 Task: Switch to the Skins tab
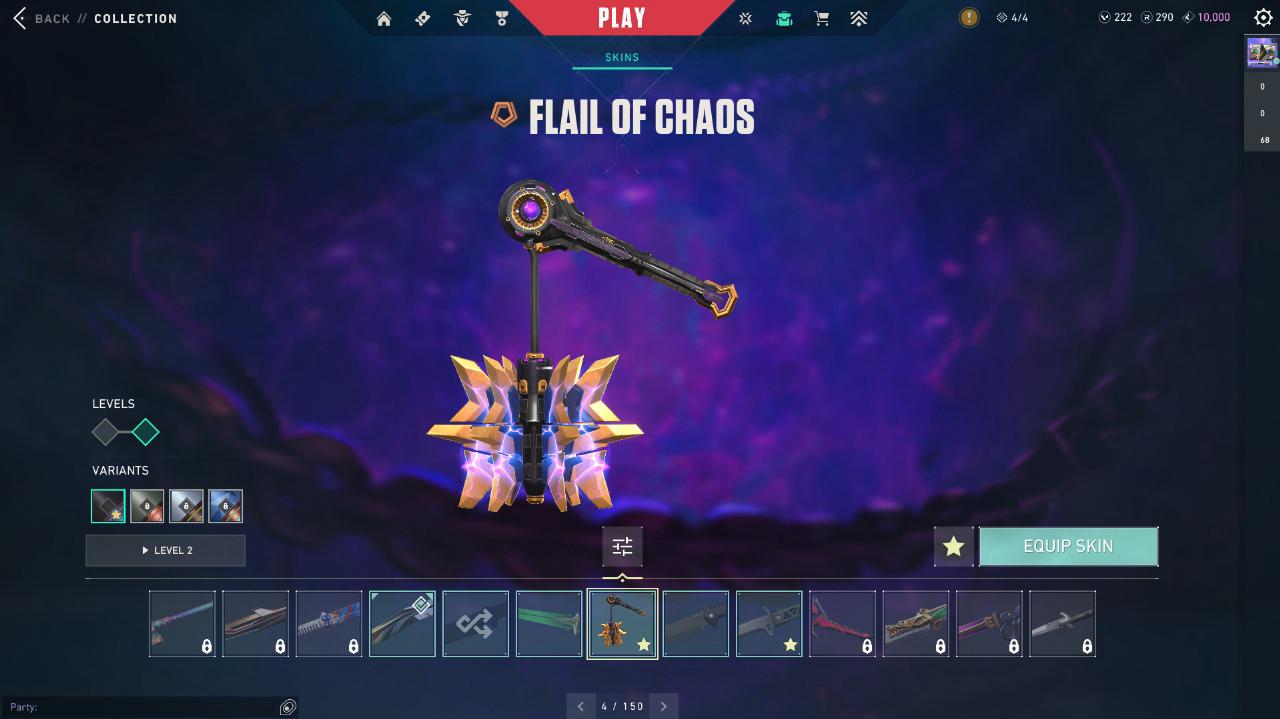click(622, 57)
